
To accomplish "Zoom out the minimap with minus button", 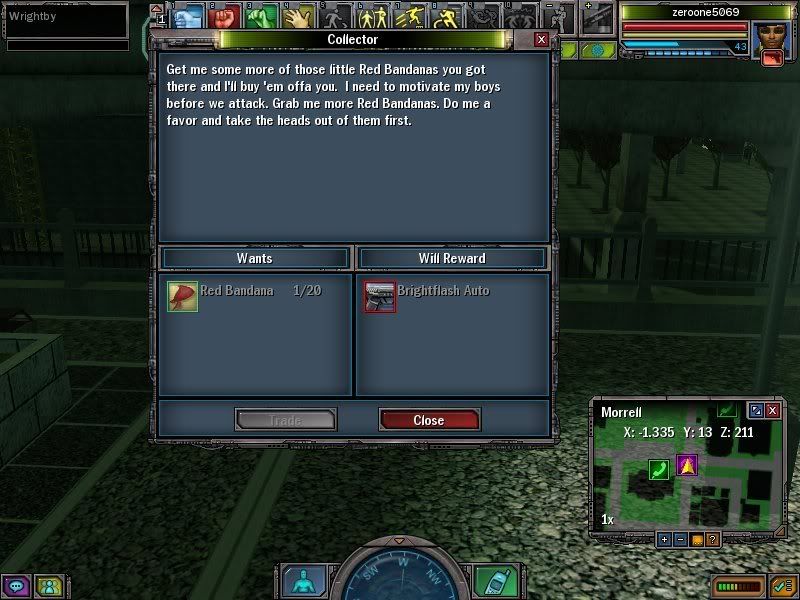I will [679, 539].
